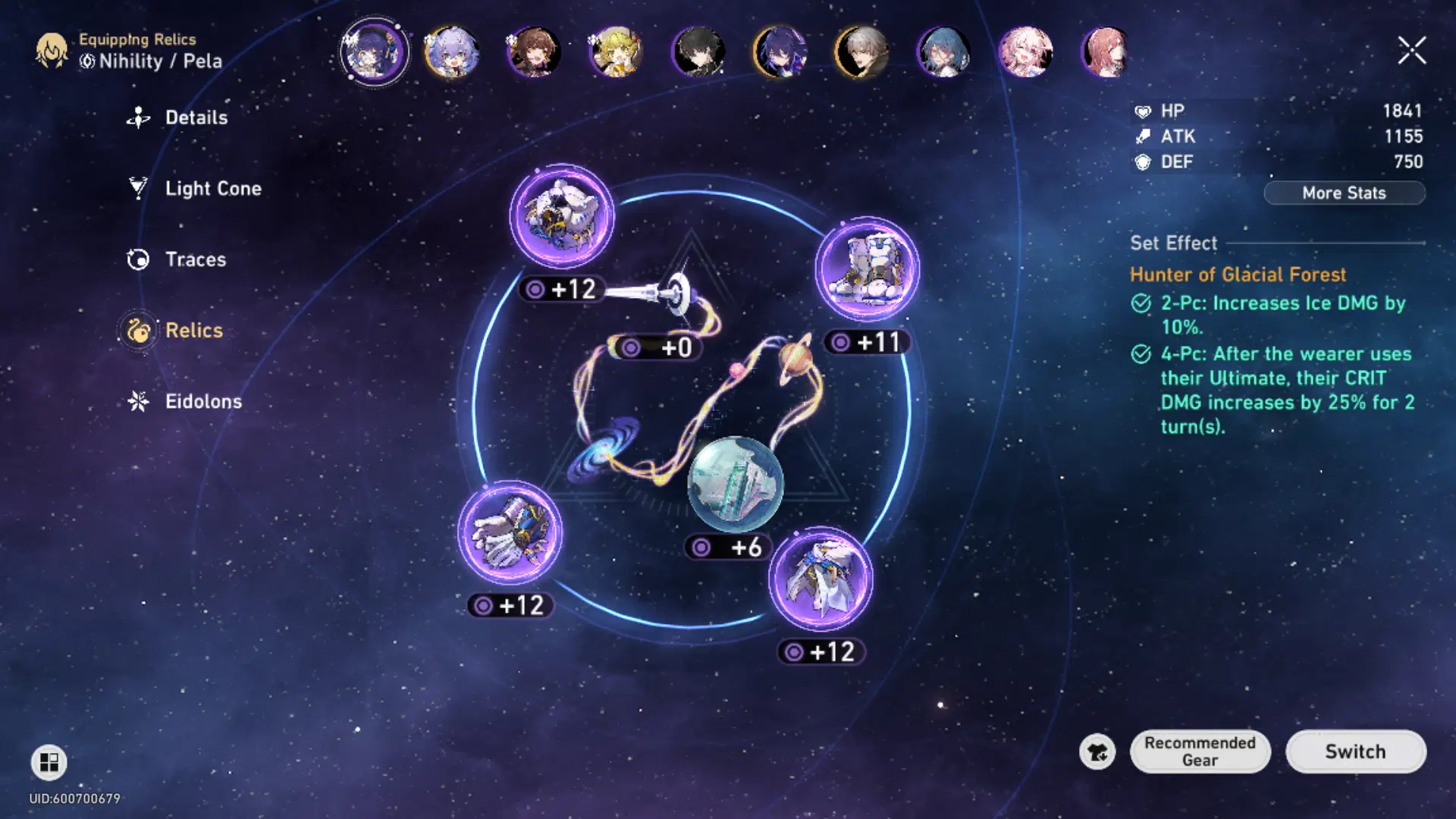Click the More Stats button
Image resolution: width=1456 pixels, height=819 pixels.
[1344, 193]
